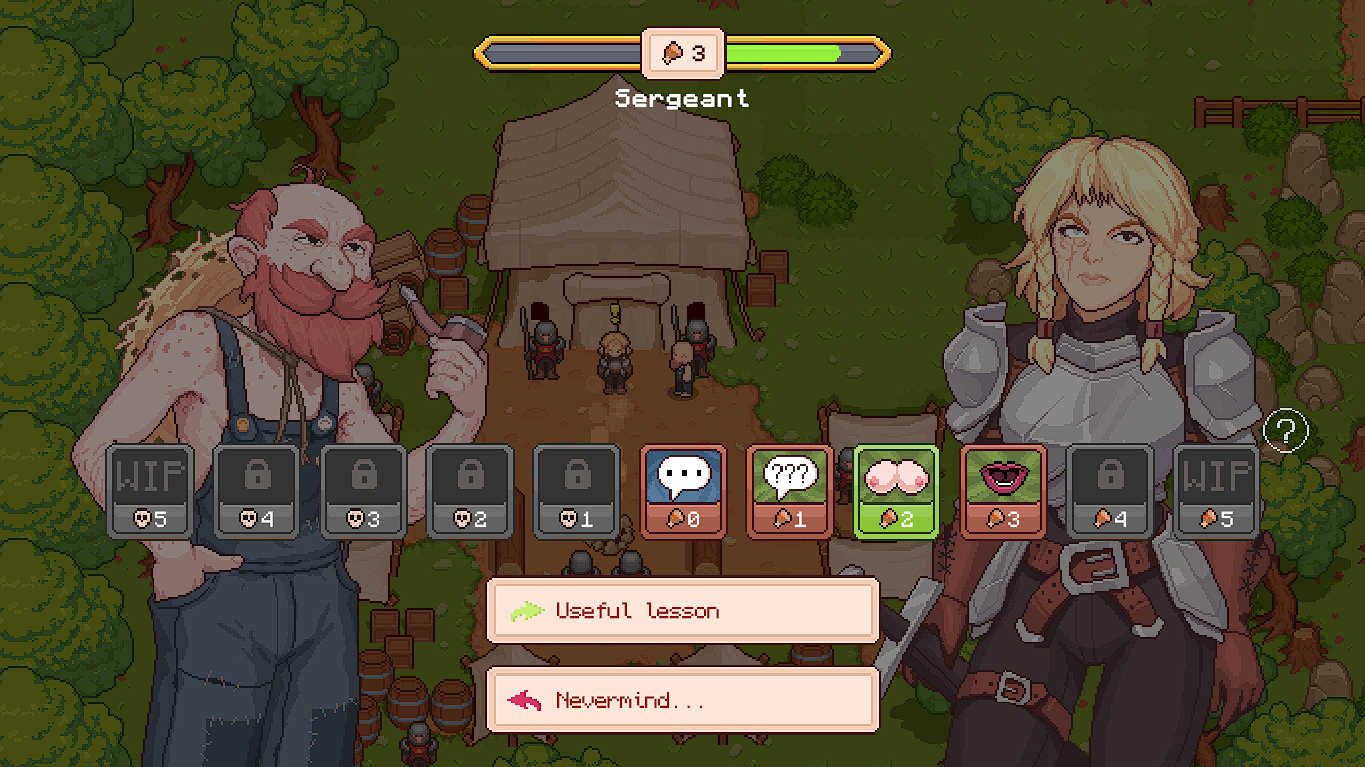Open the WIP card on the far right

pos(1215,490)
